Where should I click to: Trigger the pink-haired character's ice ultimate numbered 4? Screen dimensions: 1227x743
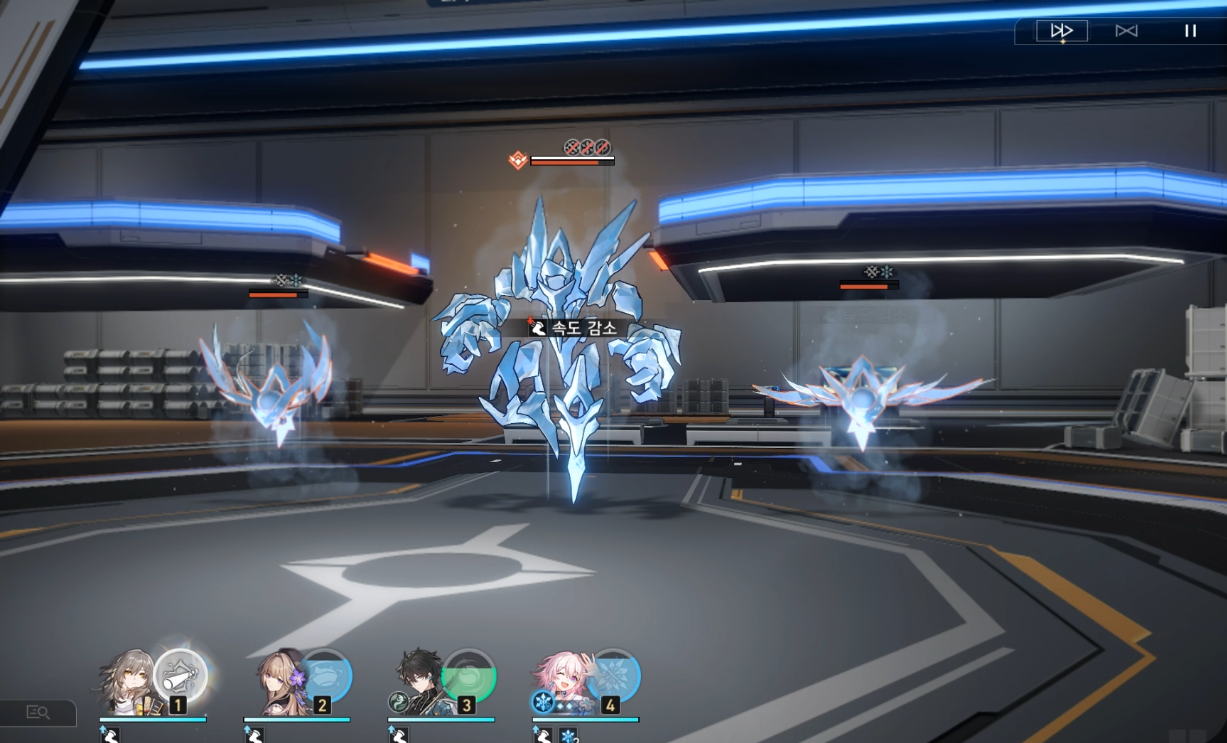(x=613, y=676)
